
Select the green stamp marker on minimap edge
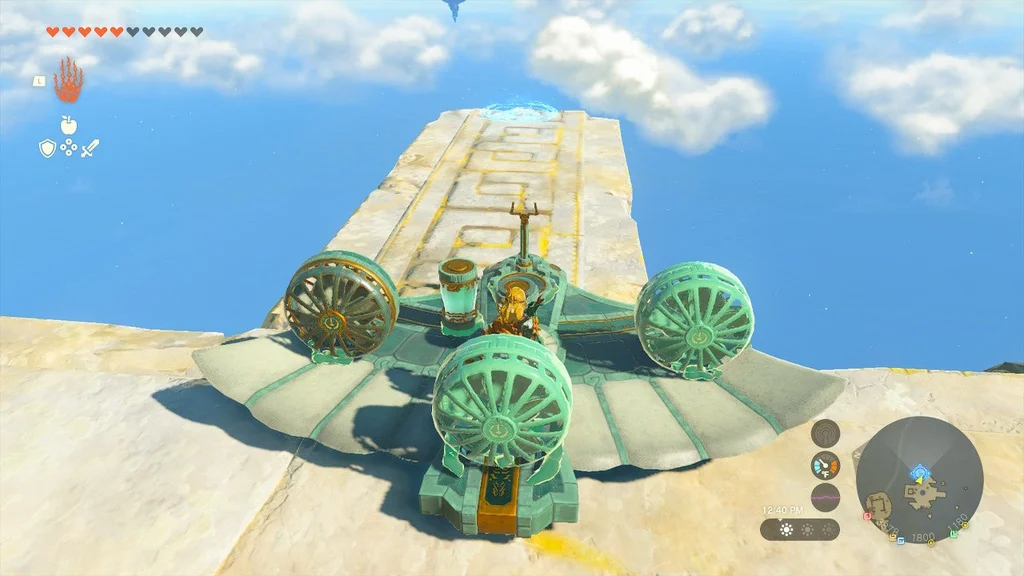tap(954, 533)
